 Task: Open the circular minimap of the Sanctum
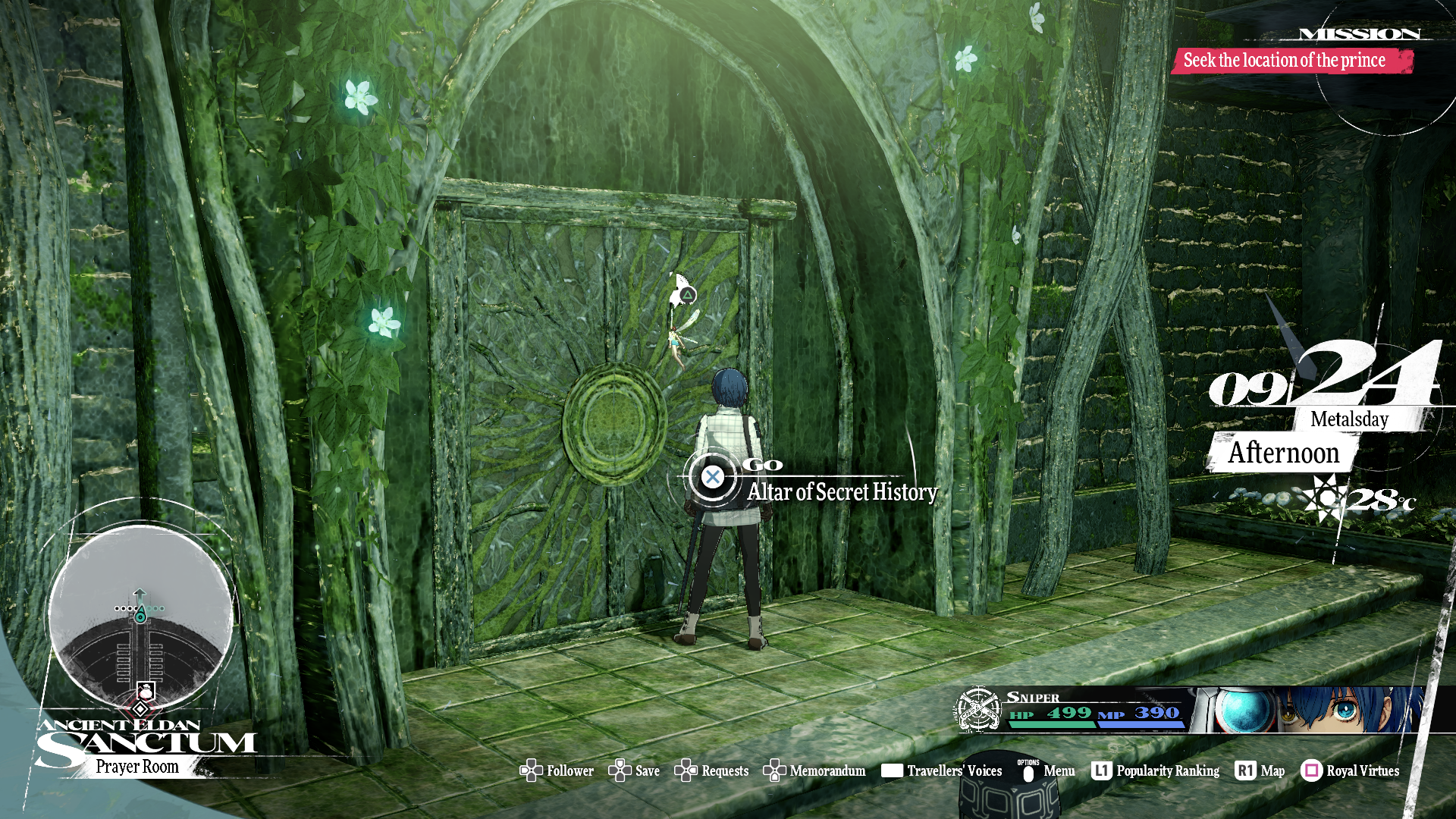click(x=140, y=616)
